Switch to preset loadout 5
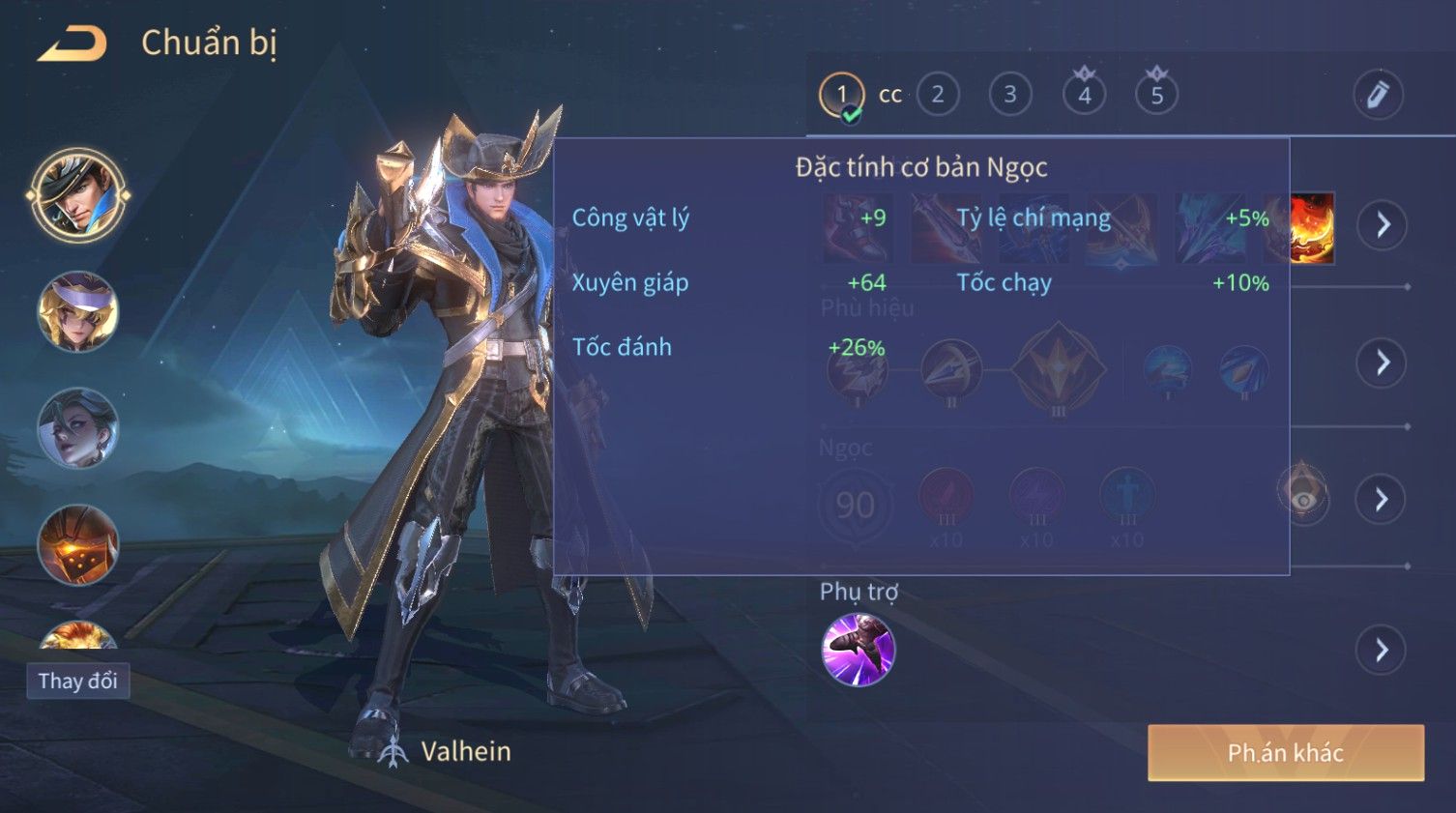1456x813 pixels. coord(1156,95)
